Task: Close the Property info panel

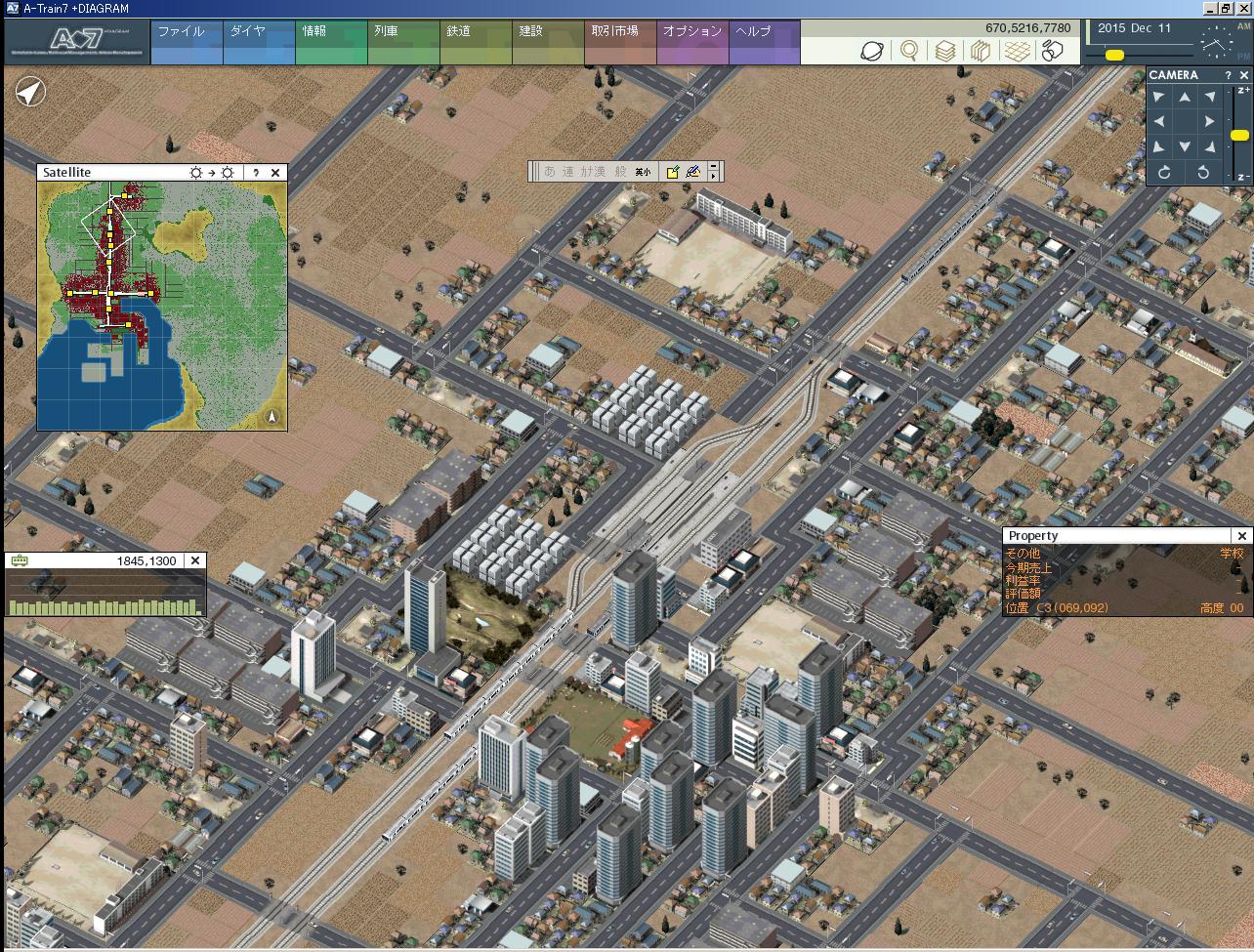Action: coord(1241,536)
